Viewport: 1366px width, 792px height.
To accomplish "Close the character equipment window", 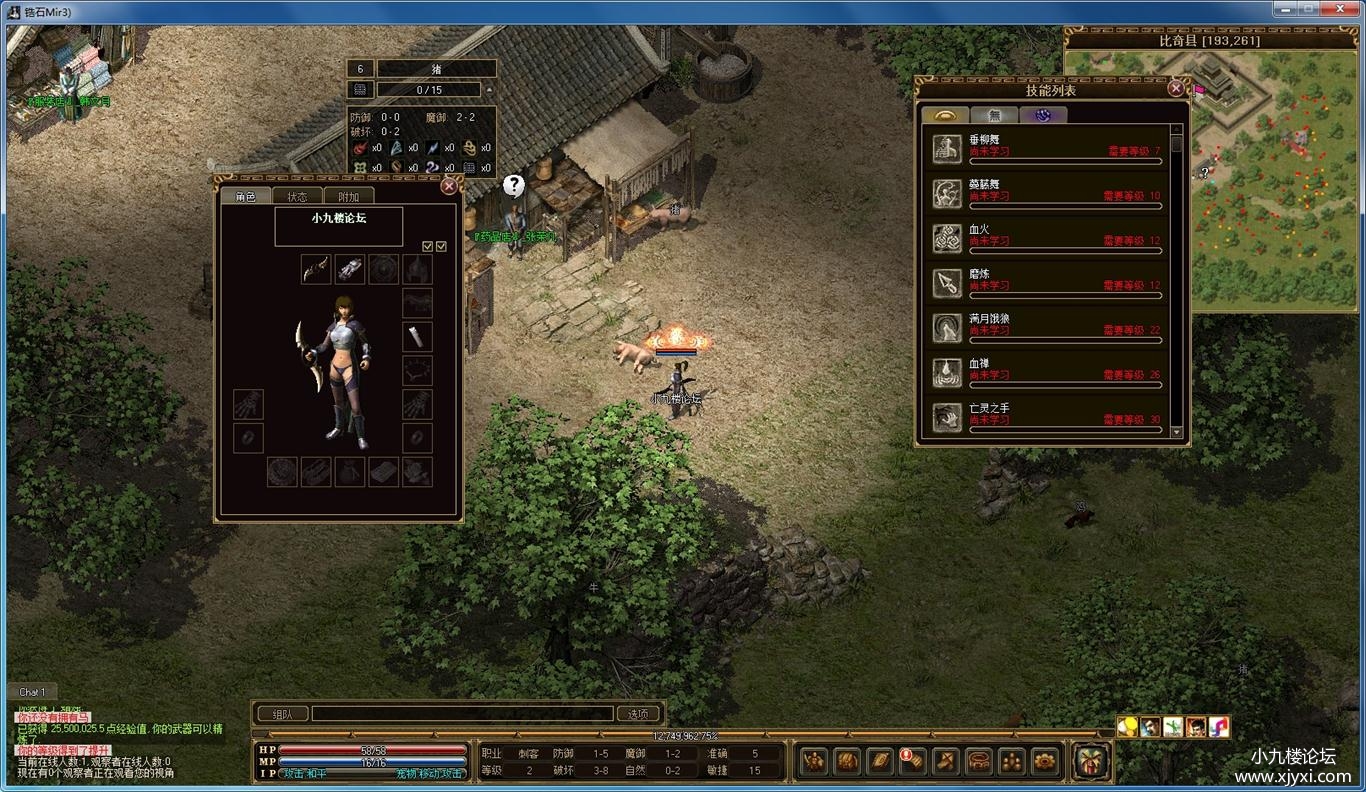I will point(449,186).
